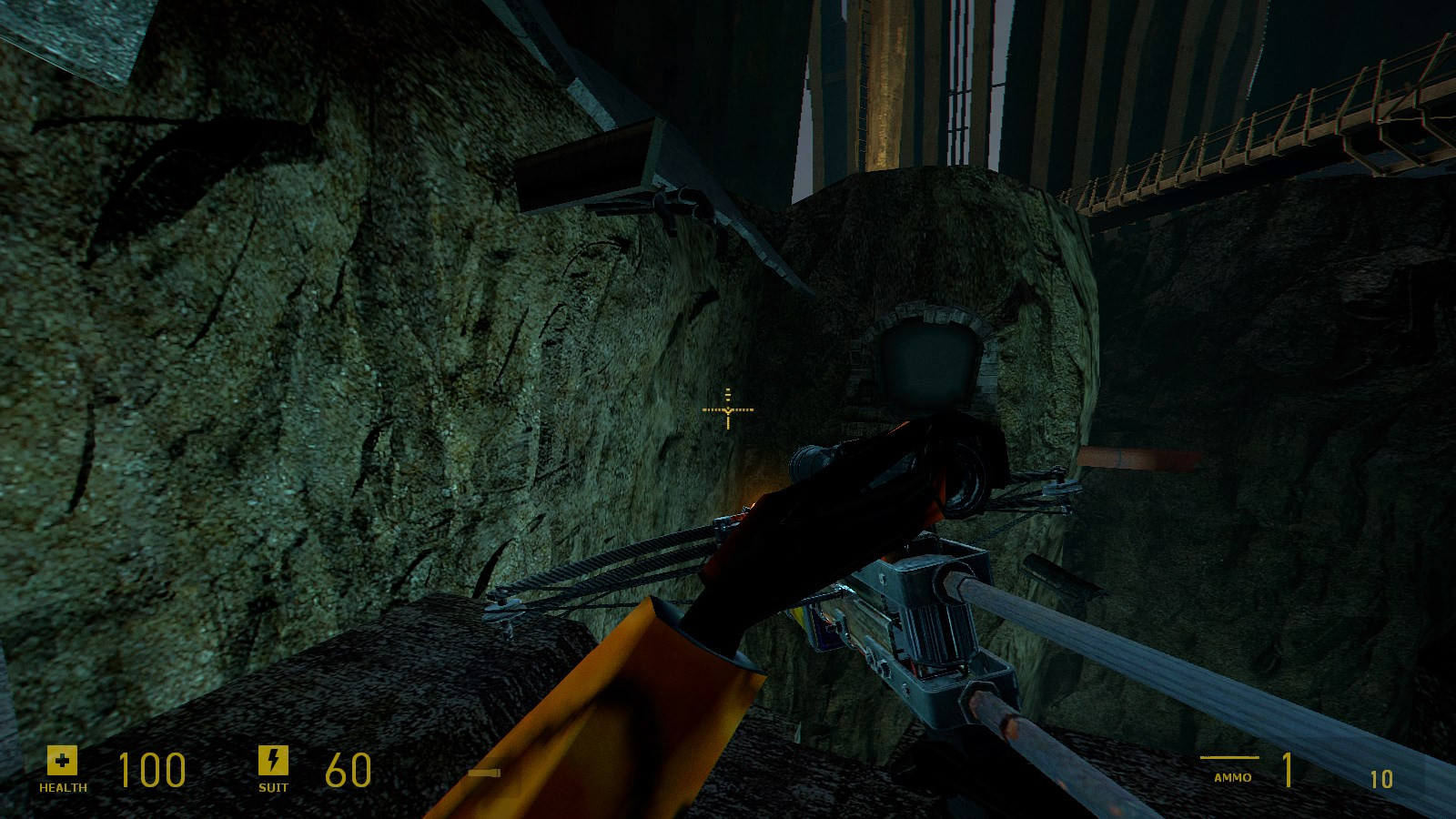Click the dark tunnel entrance opening
Viewport: 1456px width, 819px height.
926,359
